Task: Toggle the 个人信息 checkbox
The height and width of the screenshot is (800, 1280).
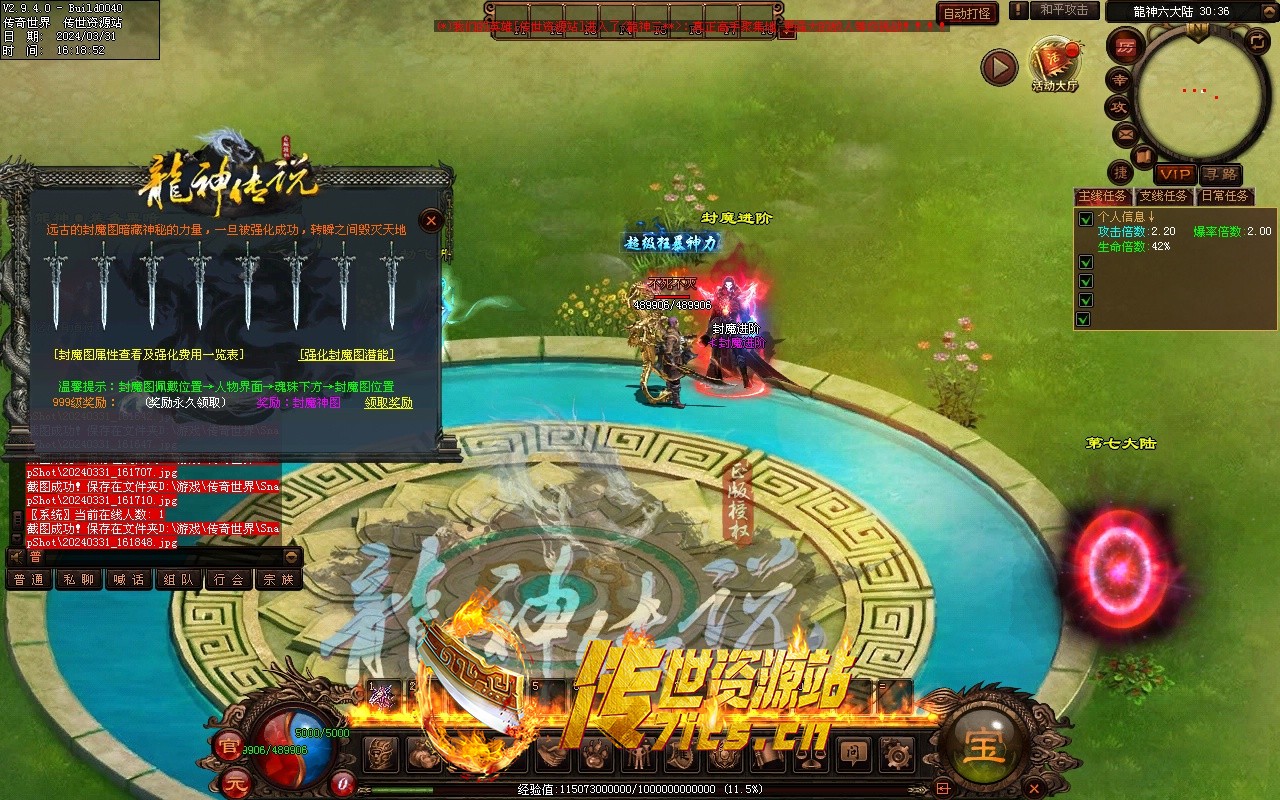Action: [1085, 219]
